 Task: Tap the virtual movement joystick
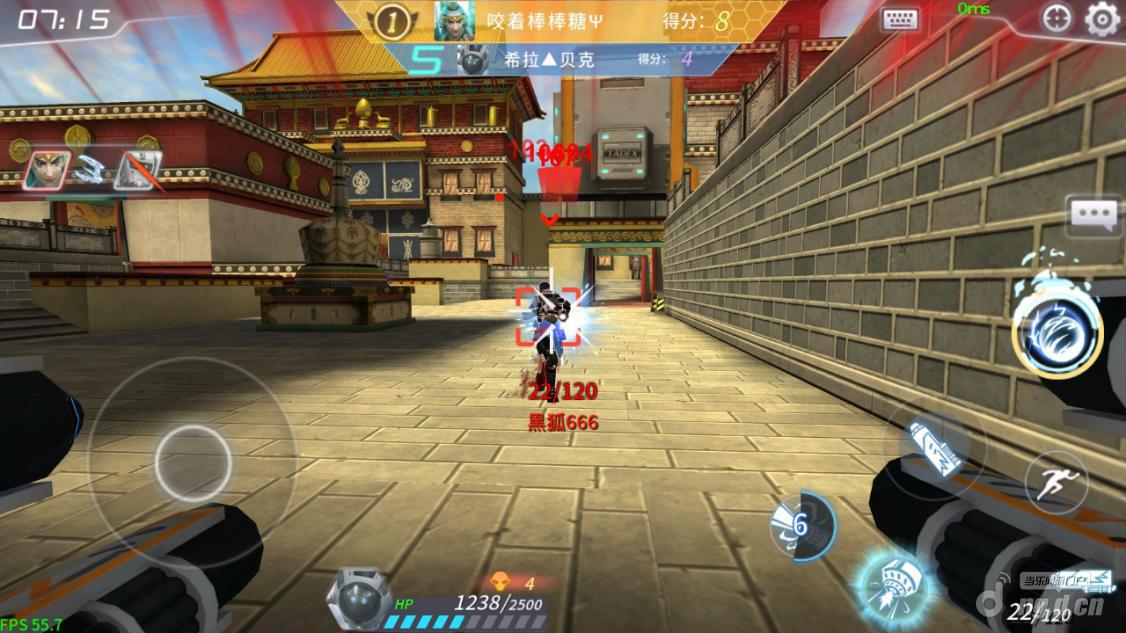click(x=193, y=463)
